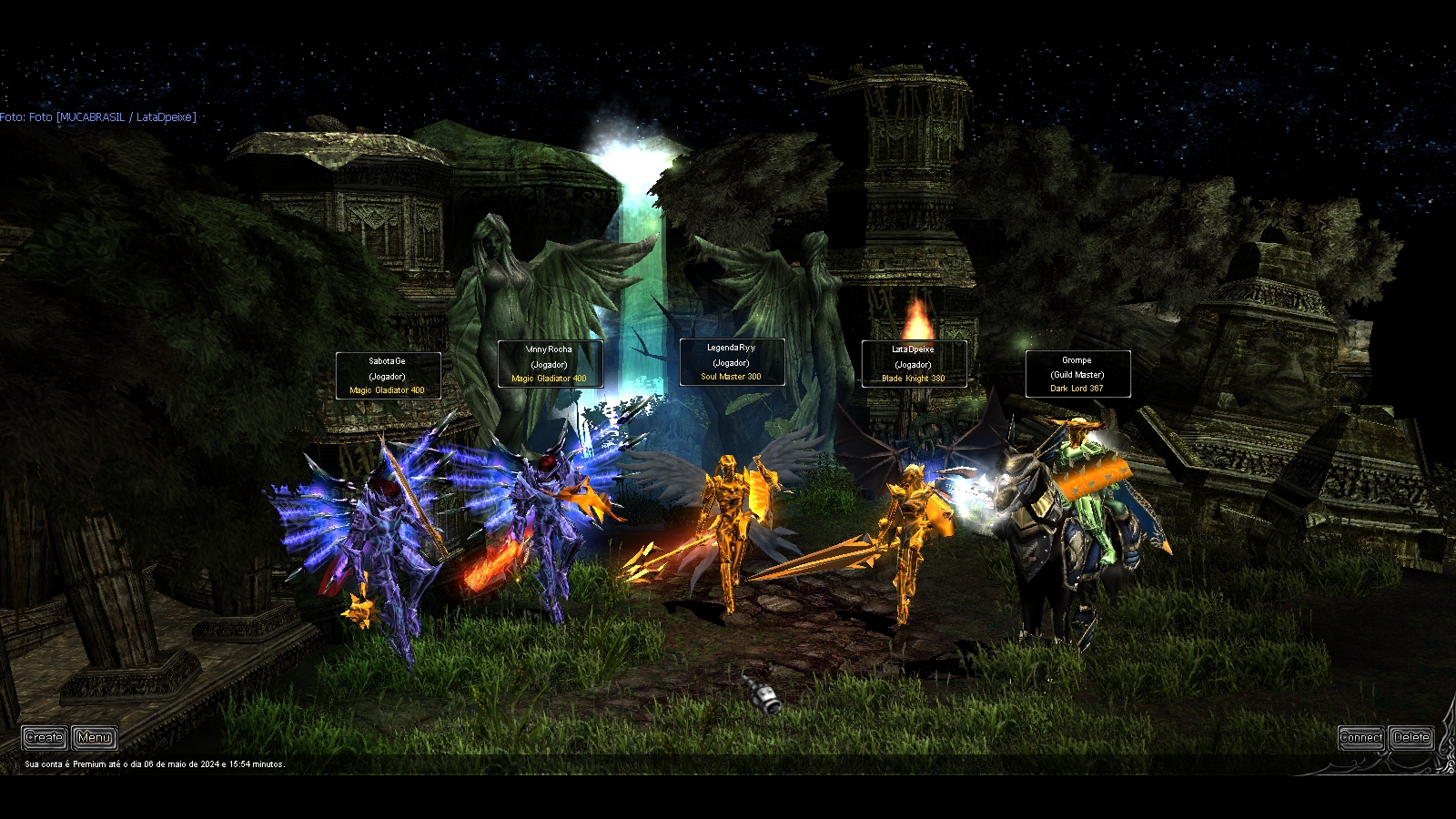
Task: Choose the VinnyRocha character nameplate
Action: click(x=550, y=364)
